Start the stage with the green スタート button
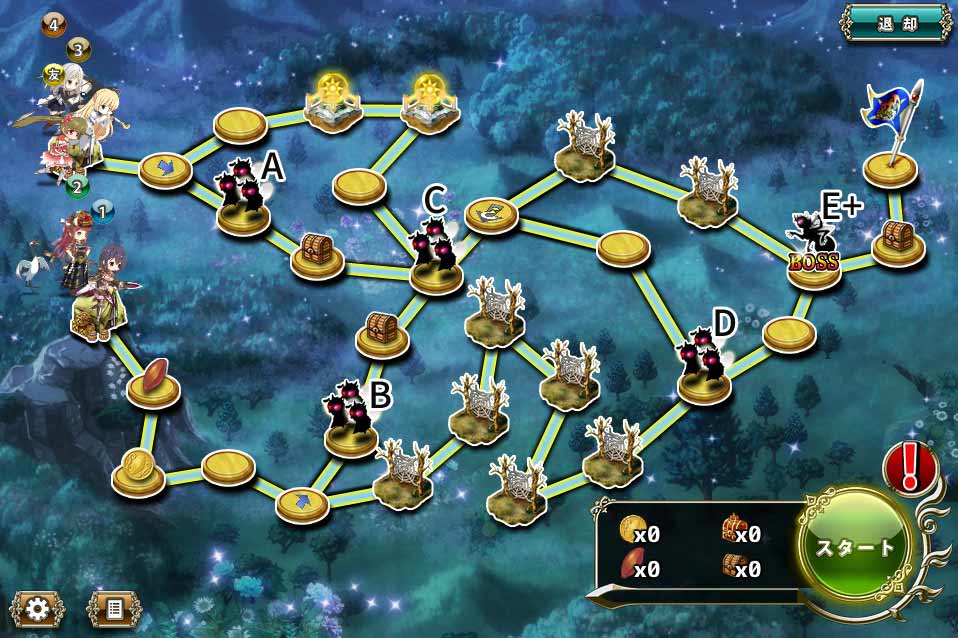 click(857, 548)
